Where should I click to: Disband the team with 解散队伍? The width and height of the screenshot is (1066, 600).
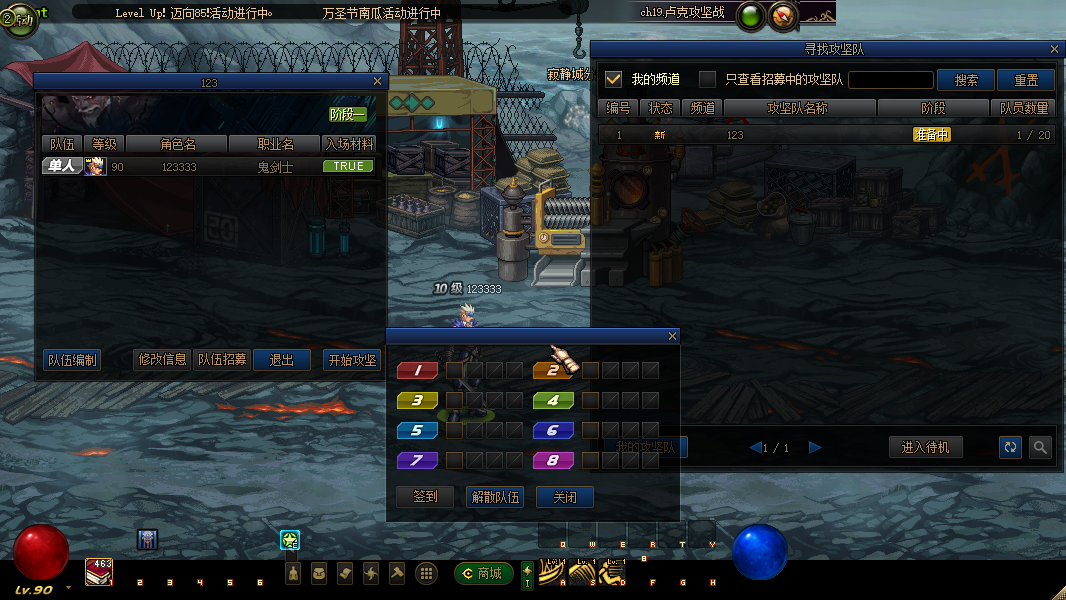pyautogui.click(x=495, y=497)
